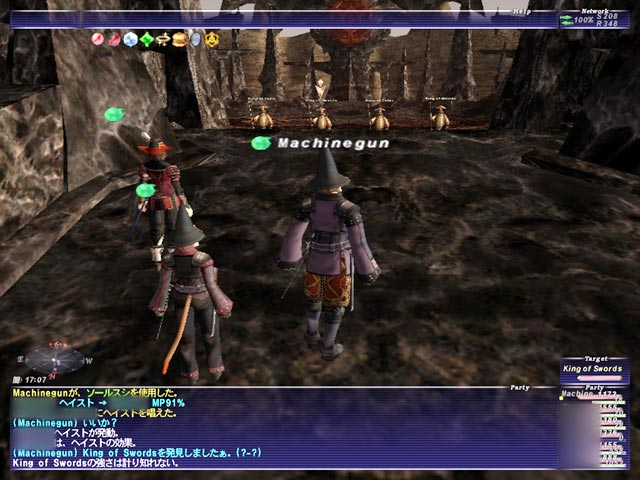Image resolution: width=640 pixels, height=480 pixels.
Task: Select King of Swords in Target box
Action: click(x=595, y=369)
